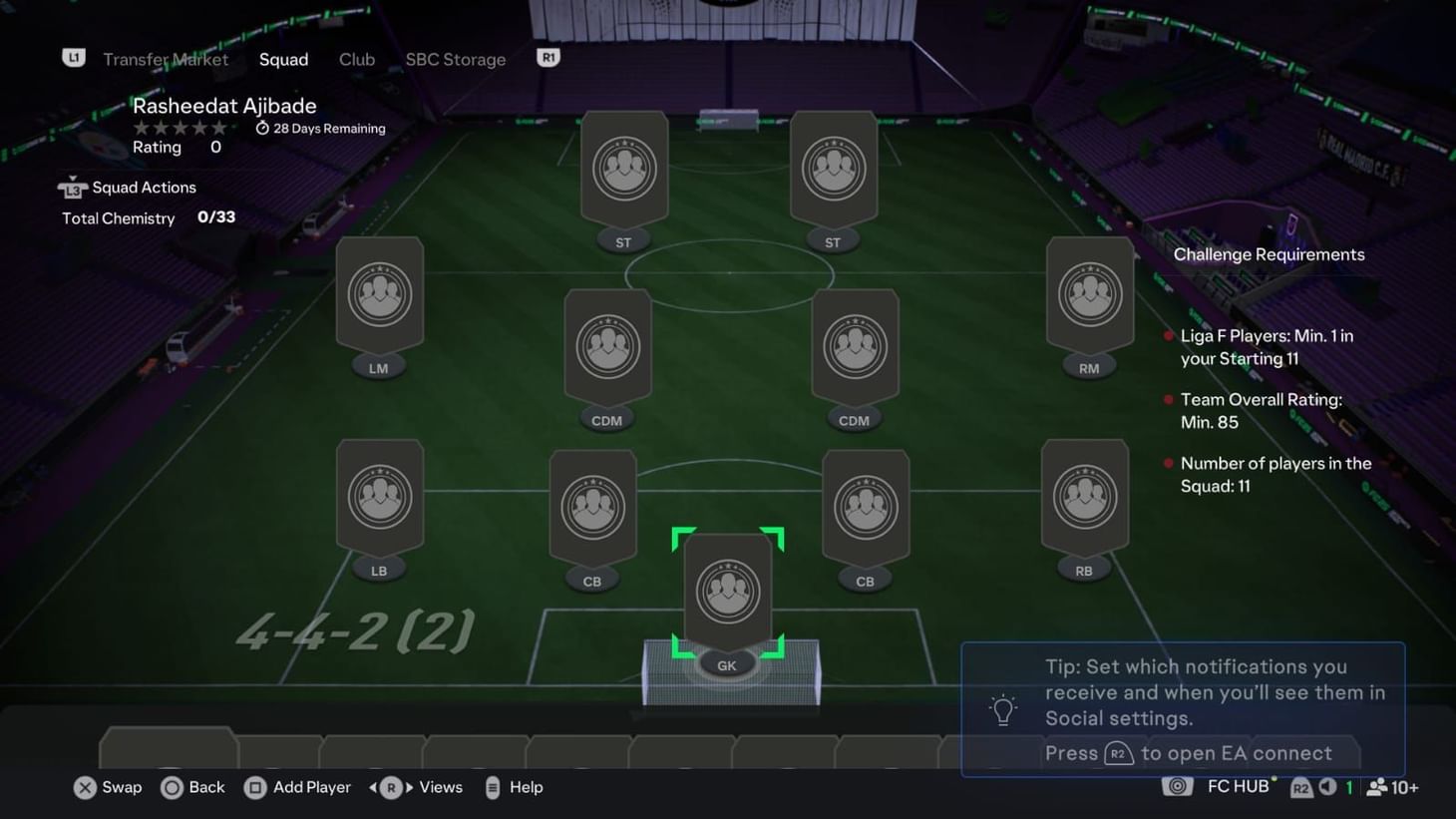Click the clock icon beside 28 Days Remaining
Screen dimensions: 1456x819
tap(261, 128)
